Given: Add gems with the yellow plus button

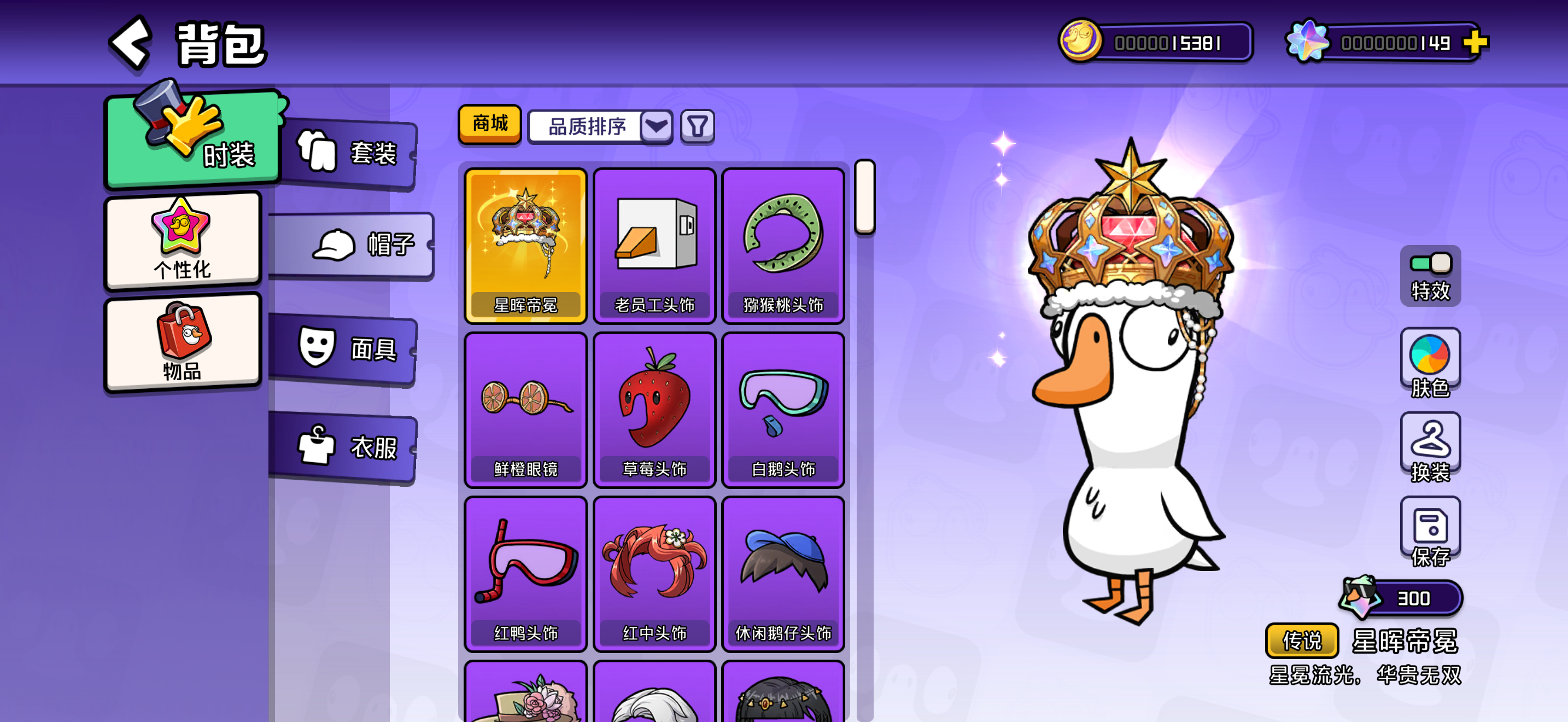Looking at the screenshot, I should 1475,43.
